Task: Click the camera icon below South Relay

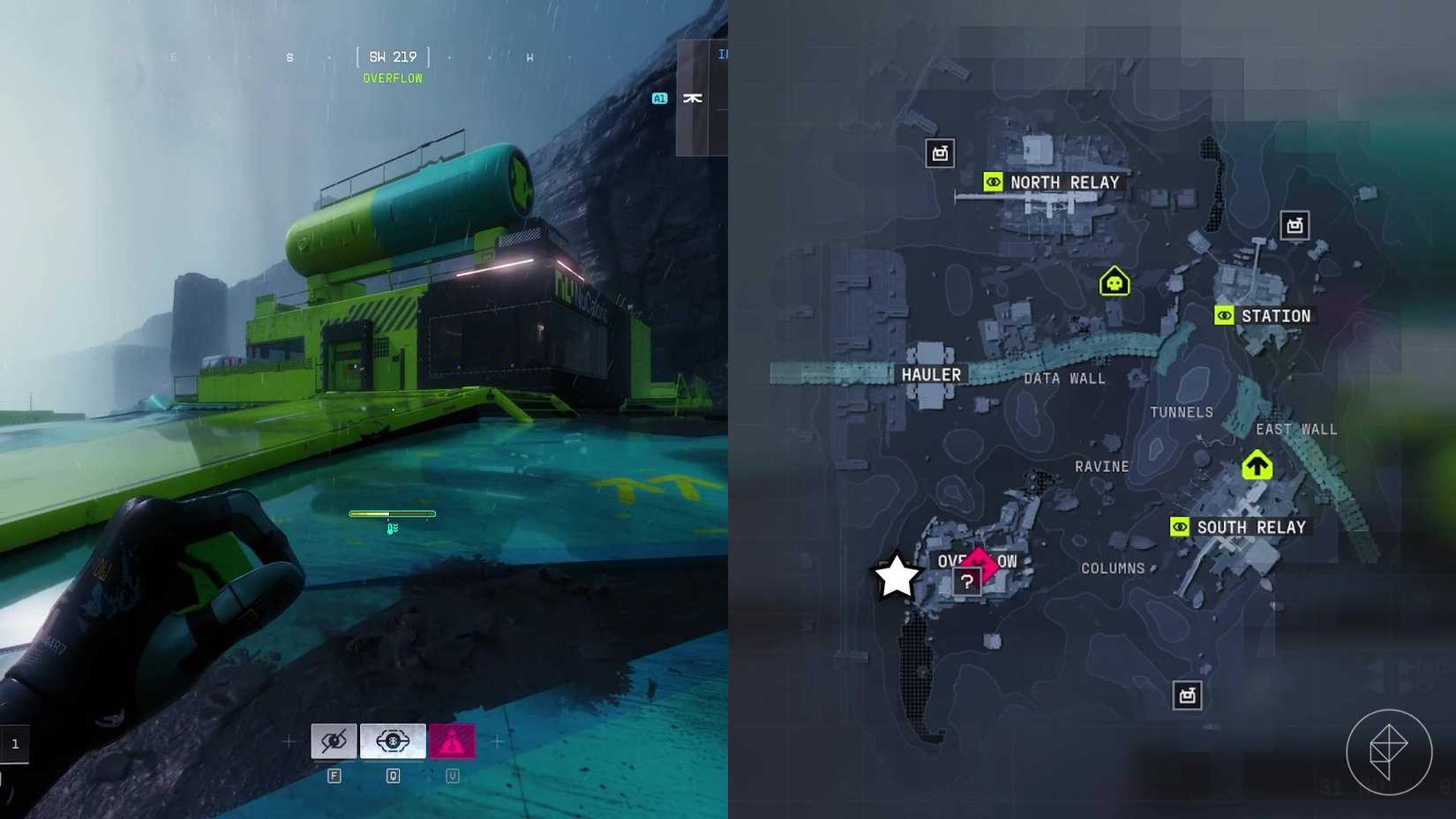Action: (1187, 695)
